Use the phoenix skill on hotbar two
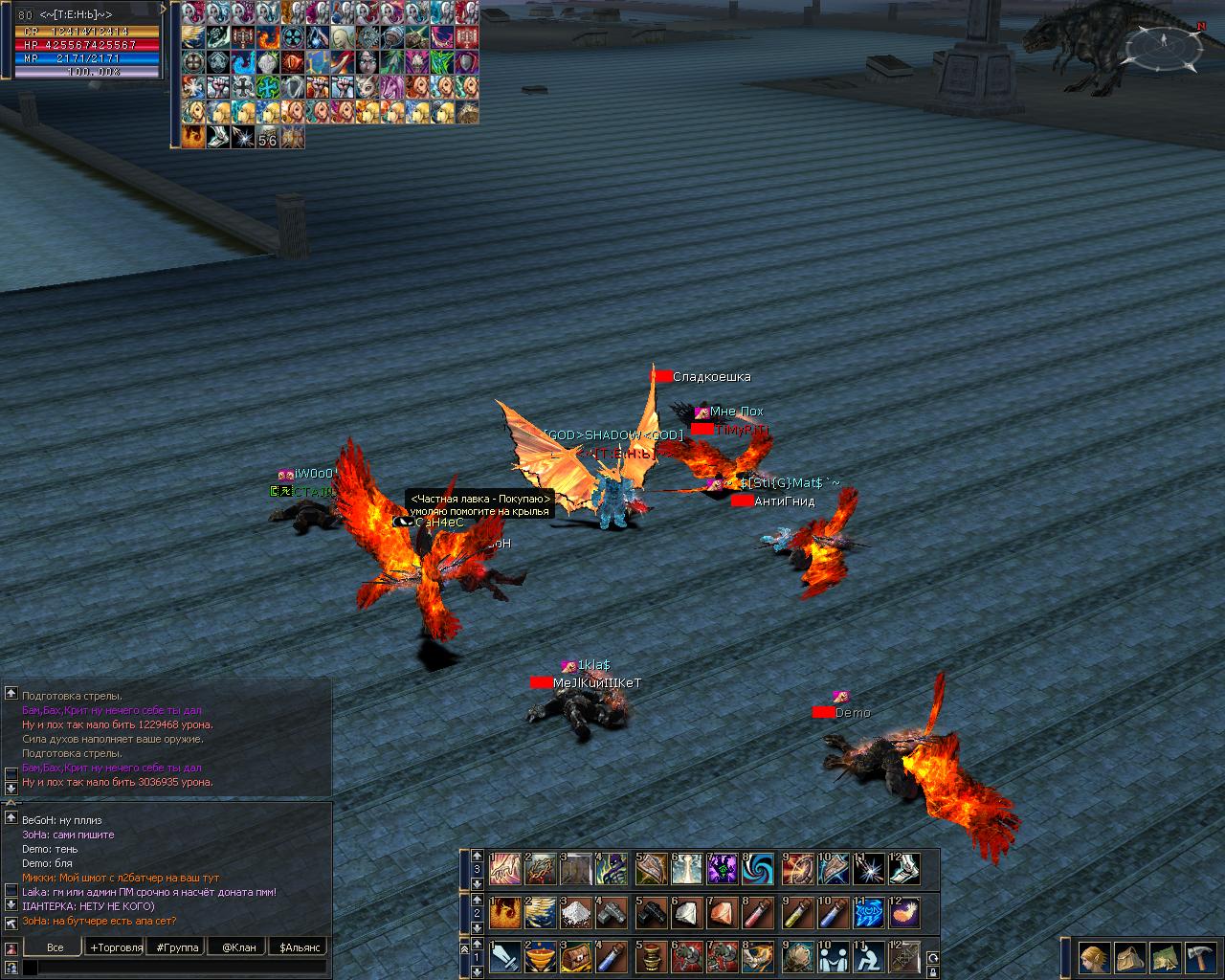Screen dimensions: 1225x980 pos(504,913)
